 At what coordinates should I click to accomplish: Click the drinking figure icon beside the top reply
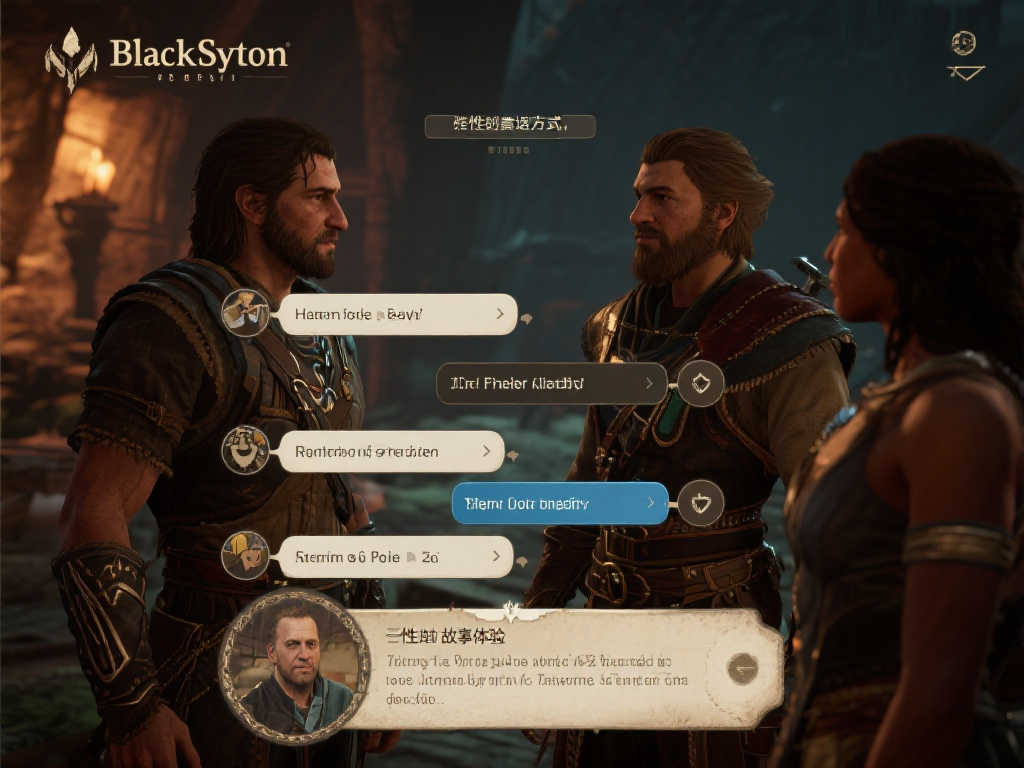click(x=245, y=313)
